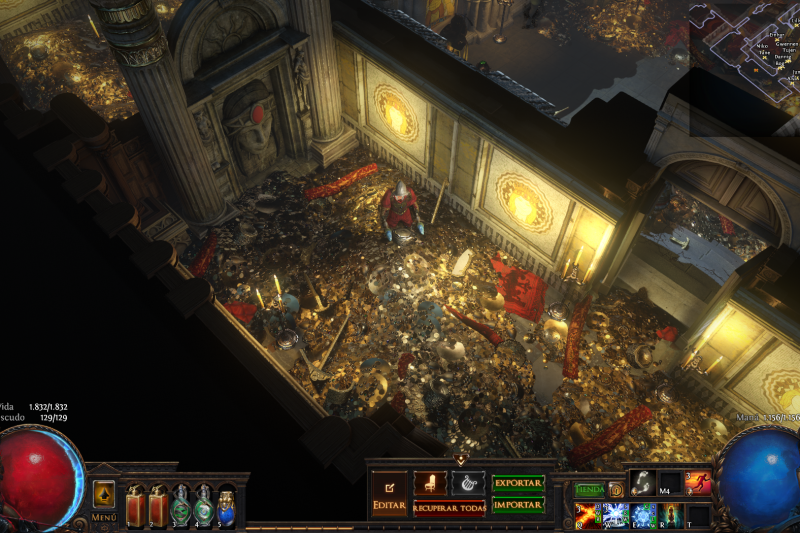Open the harp music icon
This screenshot has width=800, height=533.
coord(467,484)
